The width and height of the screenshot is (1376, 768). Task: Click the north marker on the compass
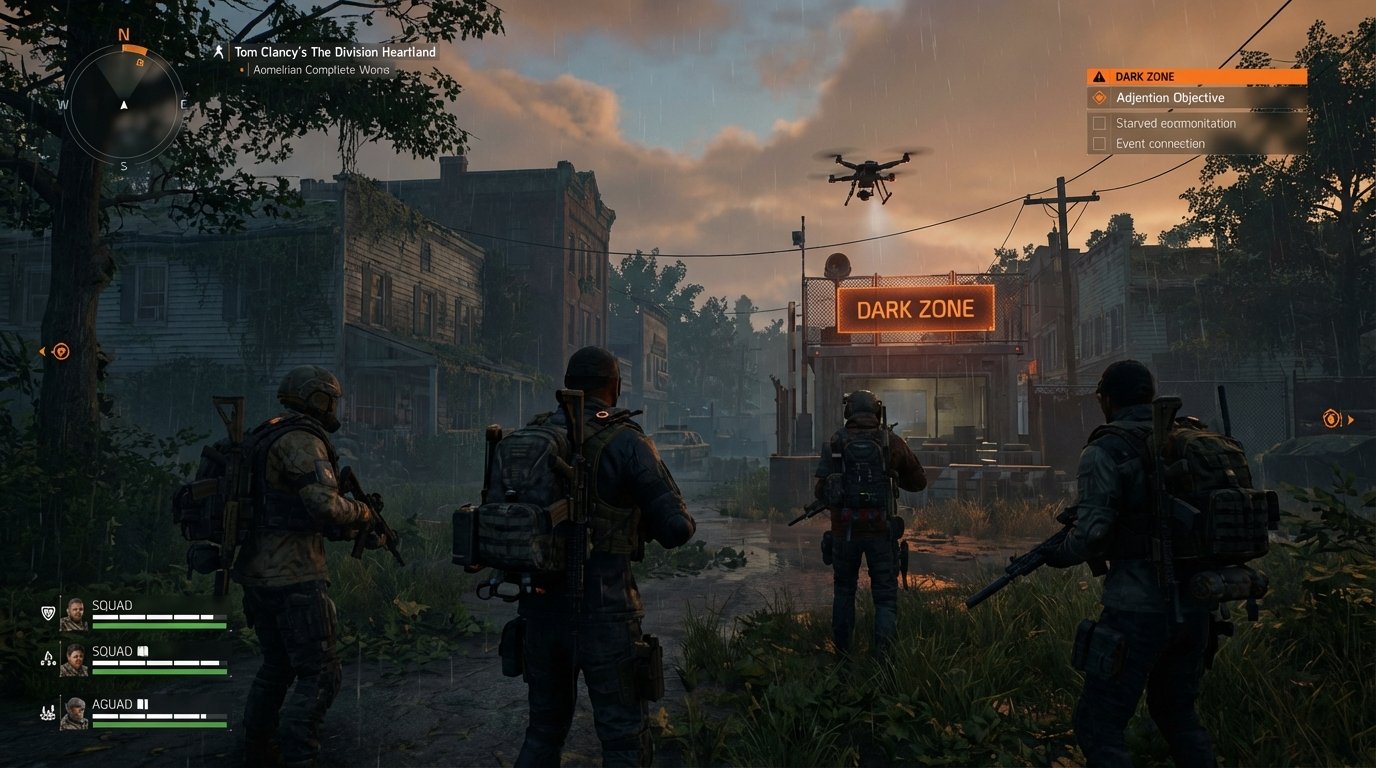[124, 33]
